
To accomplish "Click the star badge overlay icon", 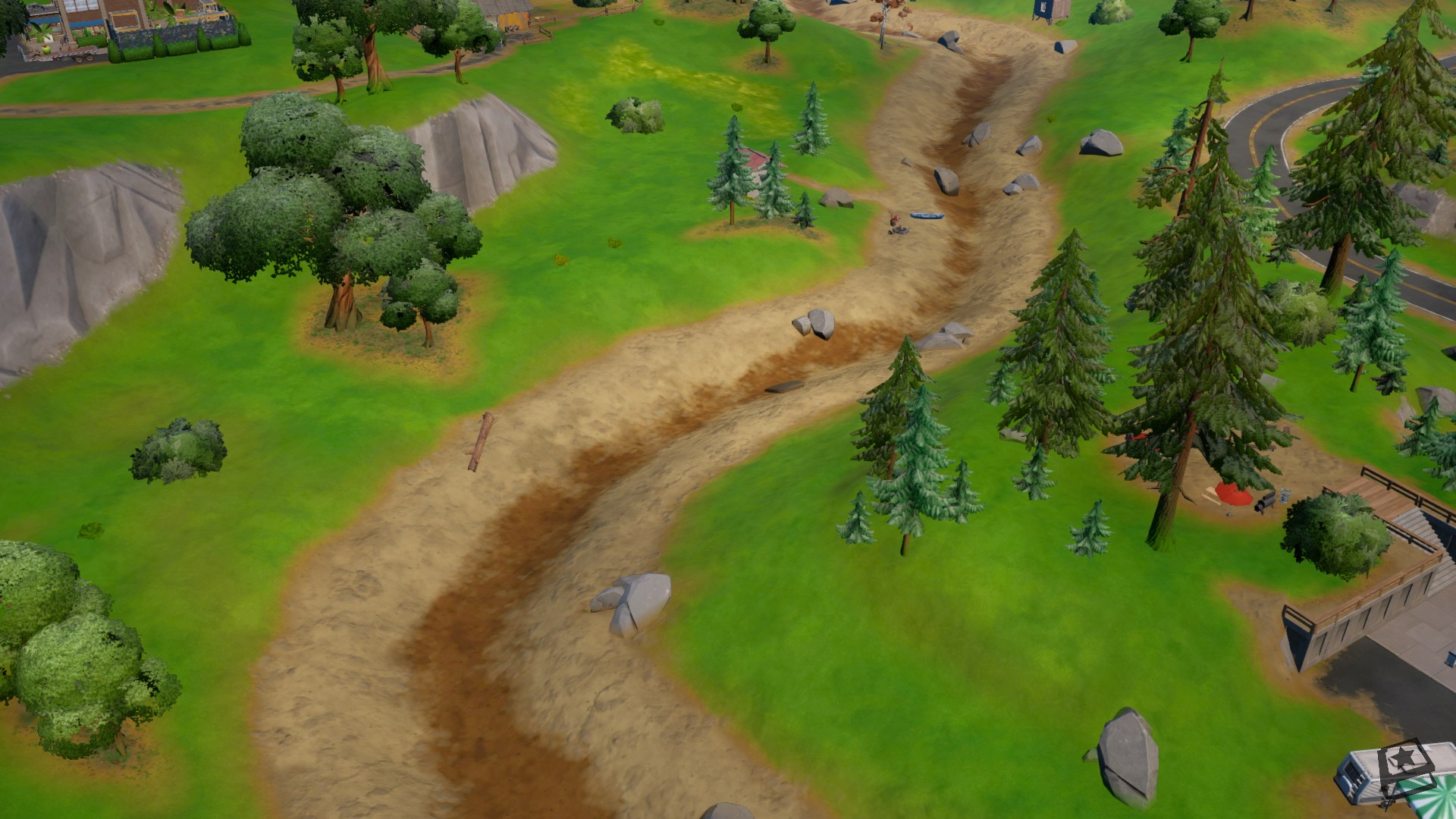I will [1407, 767].
